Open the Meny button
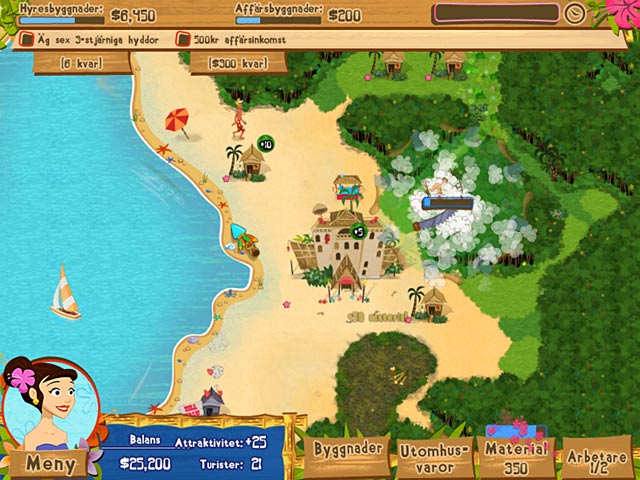The width and height of the screenshot is (640, 480). 50,463
